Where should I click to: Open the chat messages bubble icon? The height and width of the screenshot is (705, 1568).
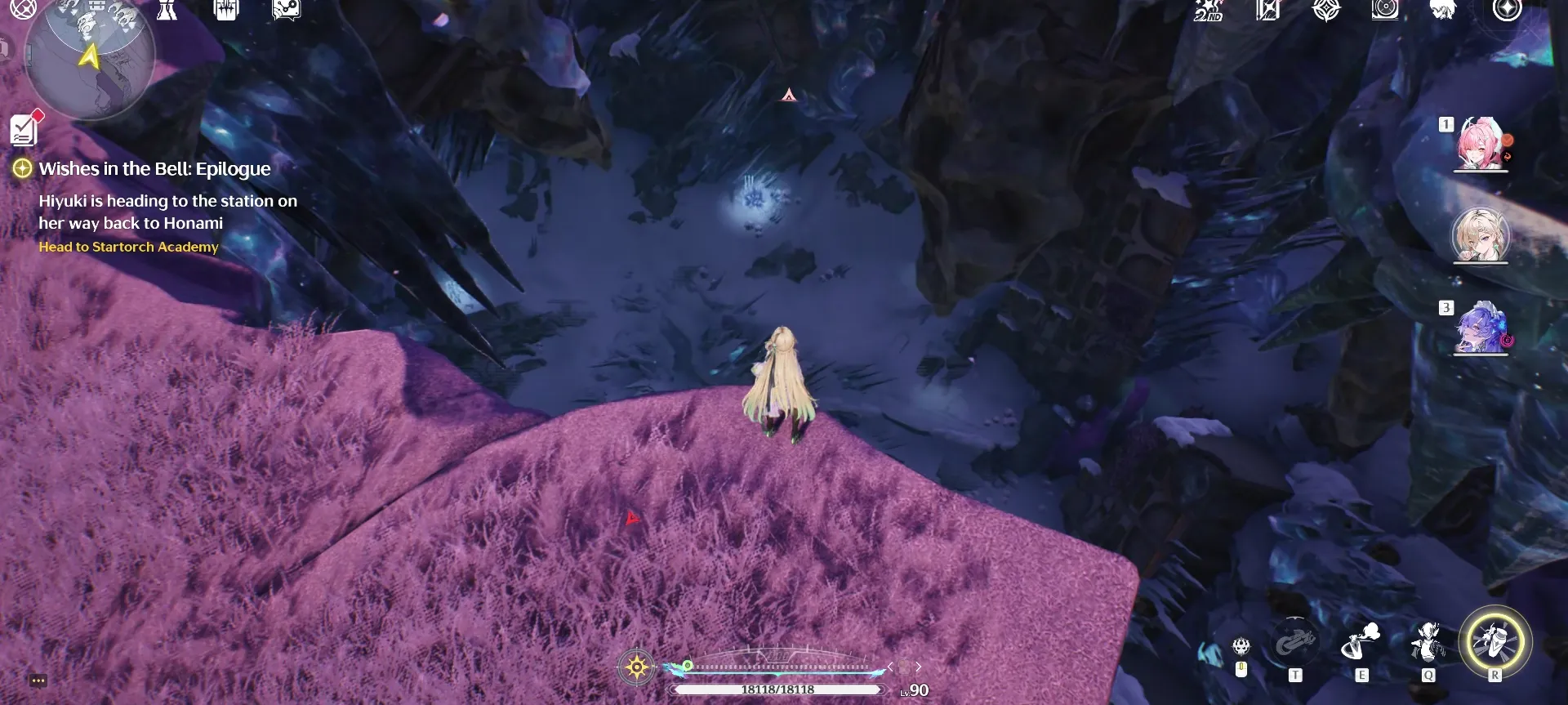(284, 11)
